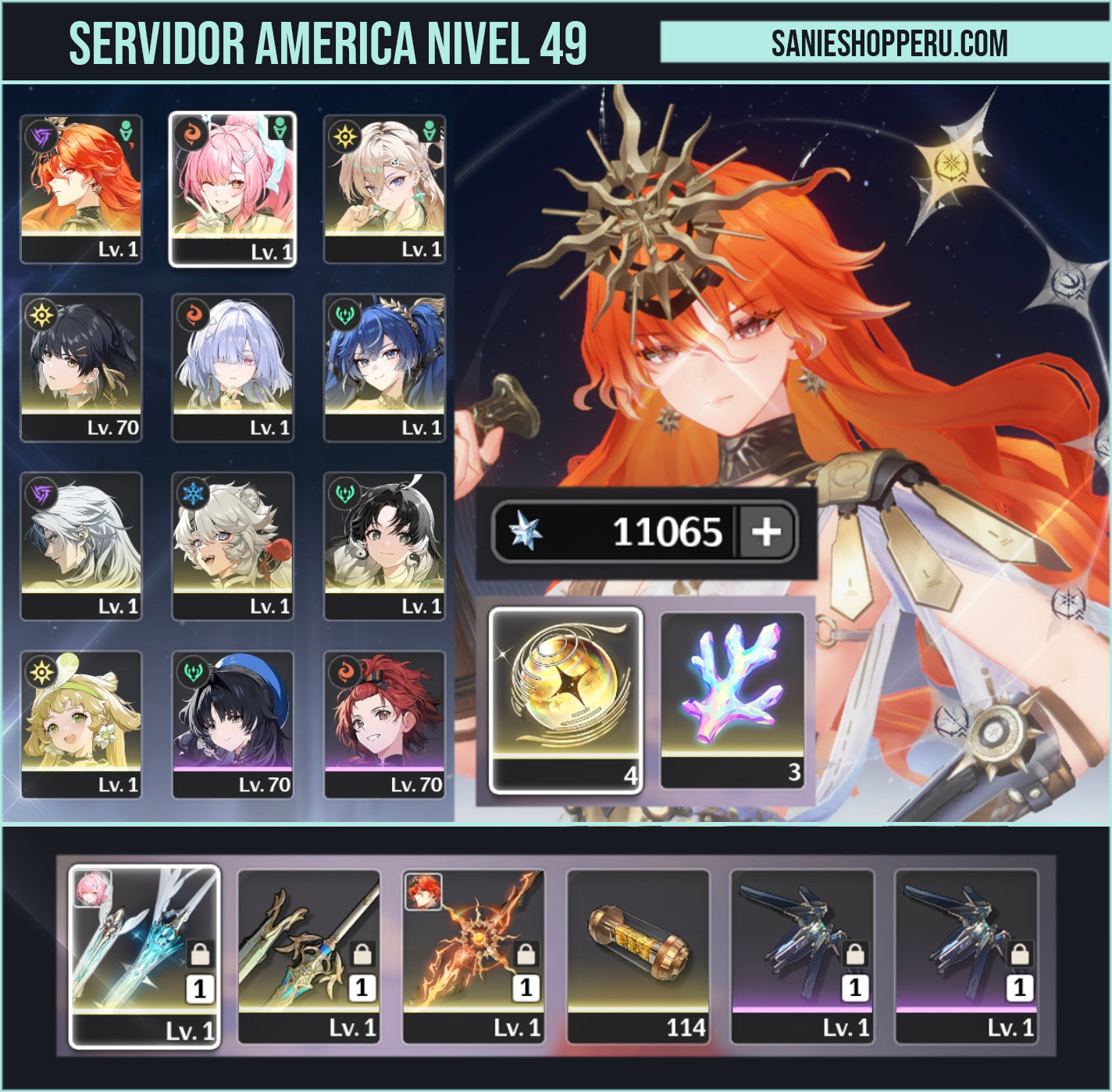This screenshot has height=1092, width=1112.
Task: Select the white-haired side-profile character
Action: tap(81, 546)
